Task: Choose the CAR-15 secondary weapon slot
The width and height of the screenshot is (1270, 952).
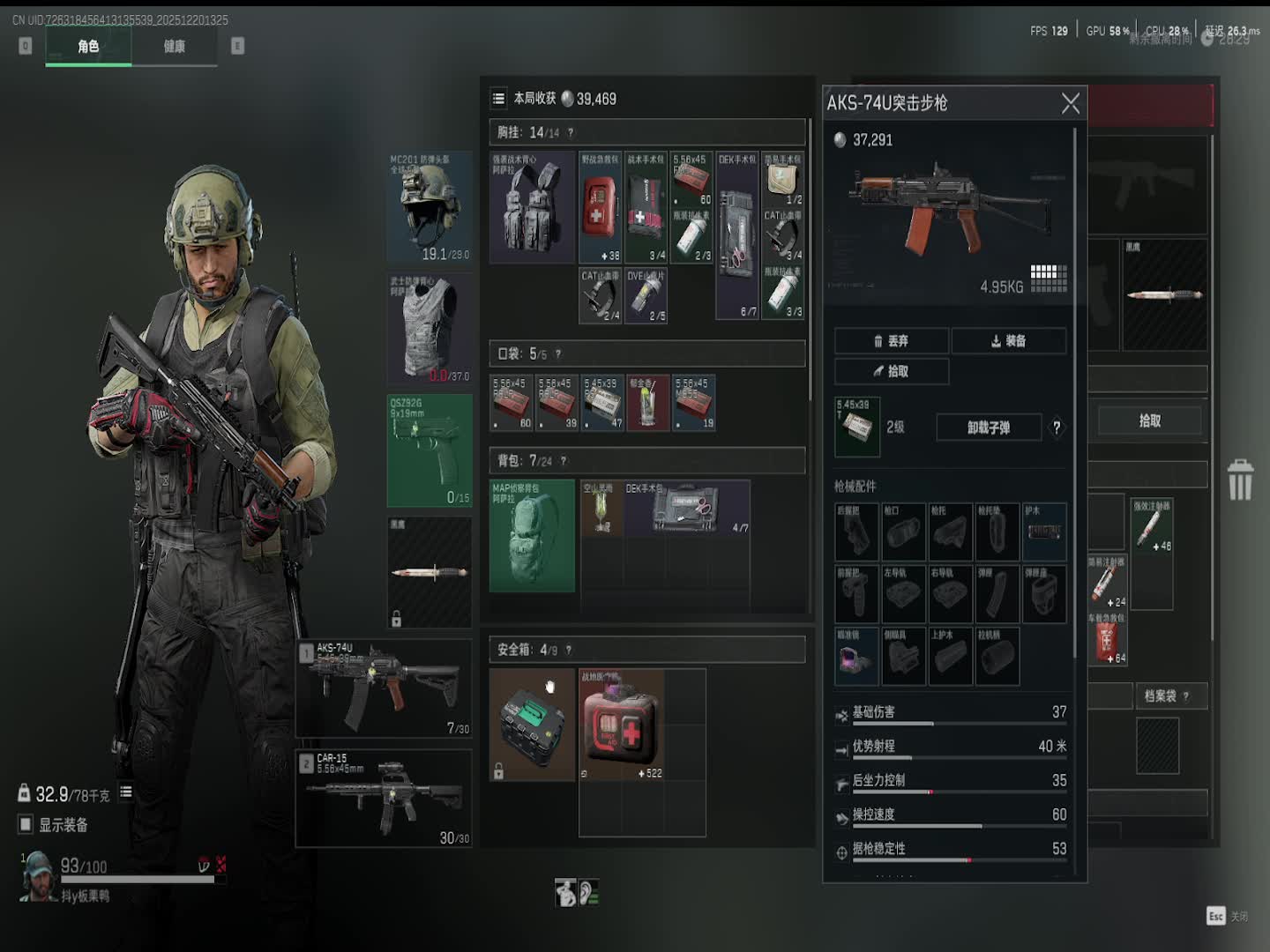Action: (x=384, y=799)
